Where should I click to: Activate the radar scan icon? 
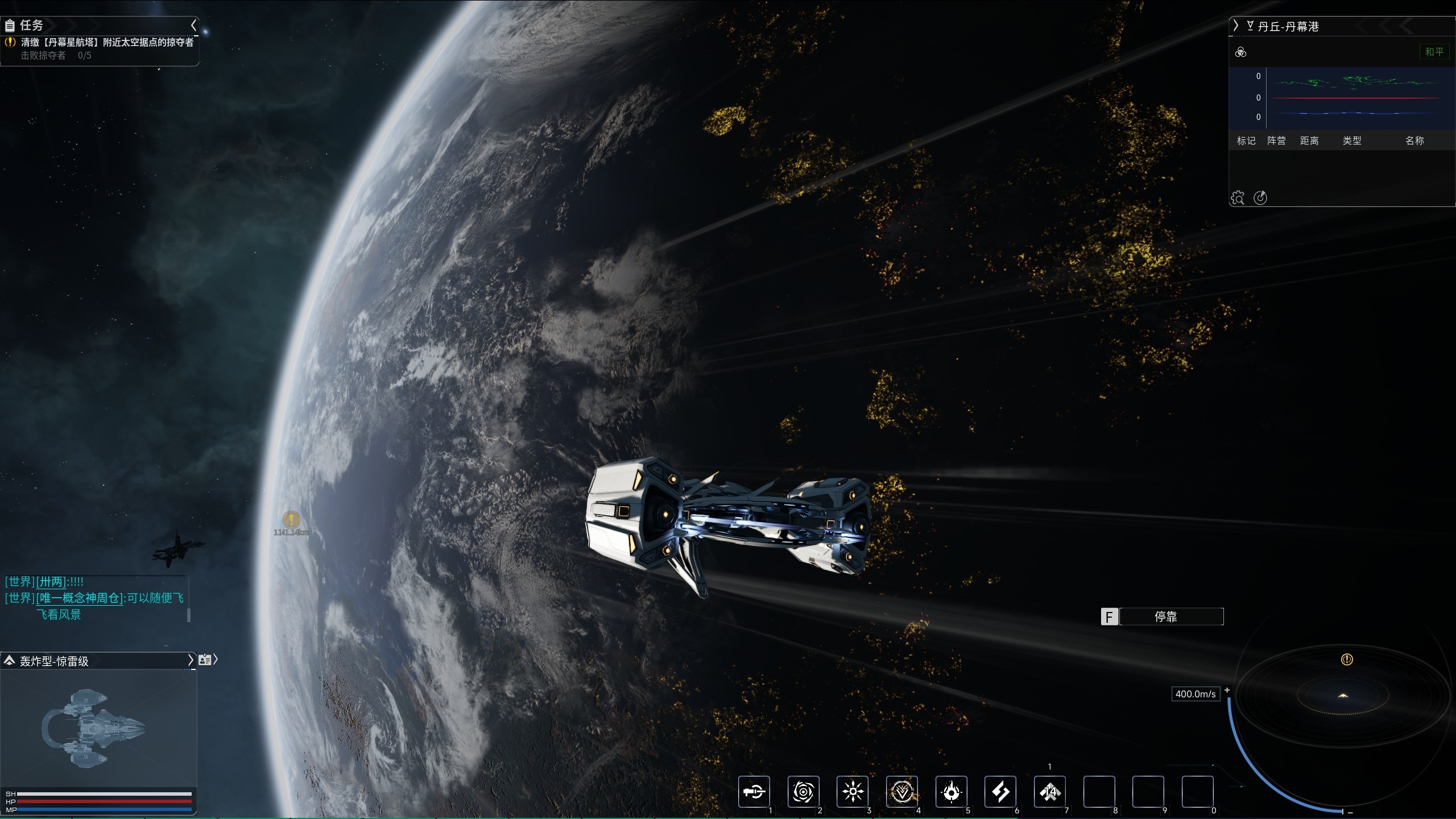[x=1260, y=198]
